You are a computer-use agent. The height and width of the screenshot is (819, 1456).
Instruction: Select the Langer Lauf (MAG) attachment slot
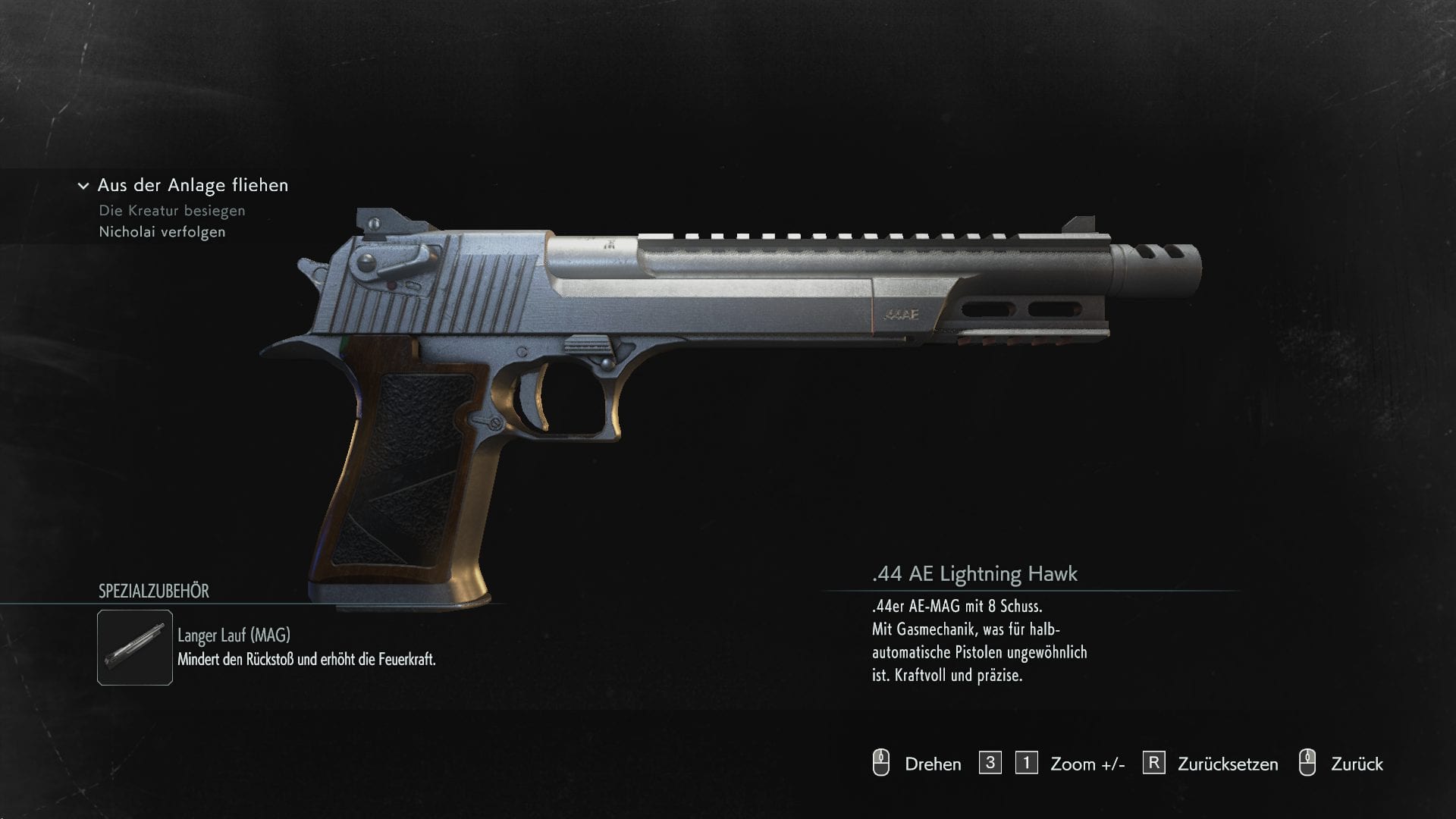pyautogui.click(x=135, y=648)
